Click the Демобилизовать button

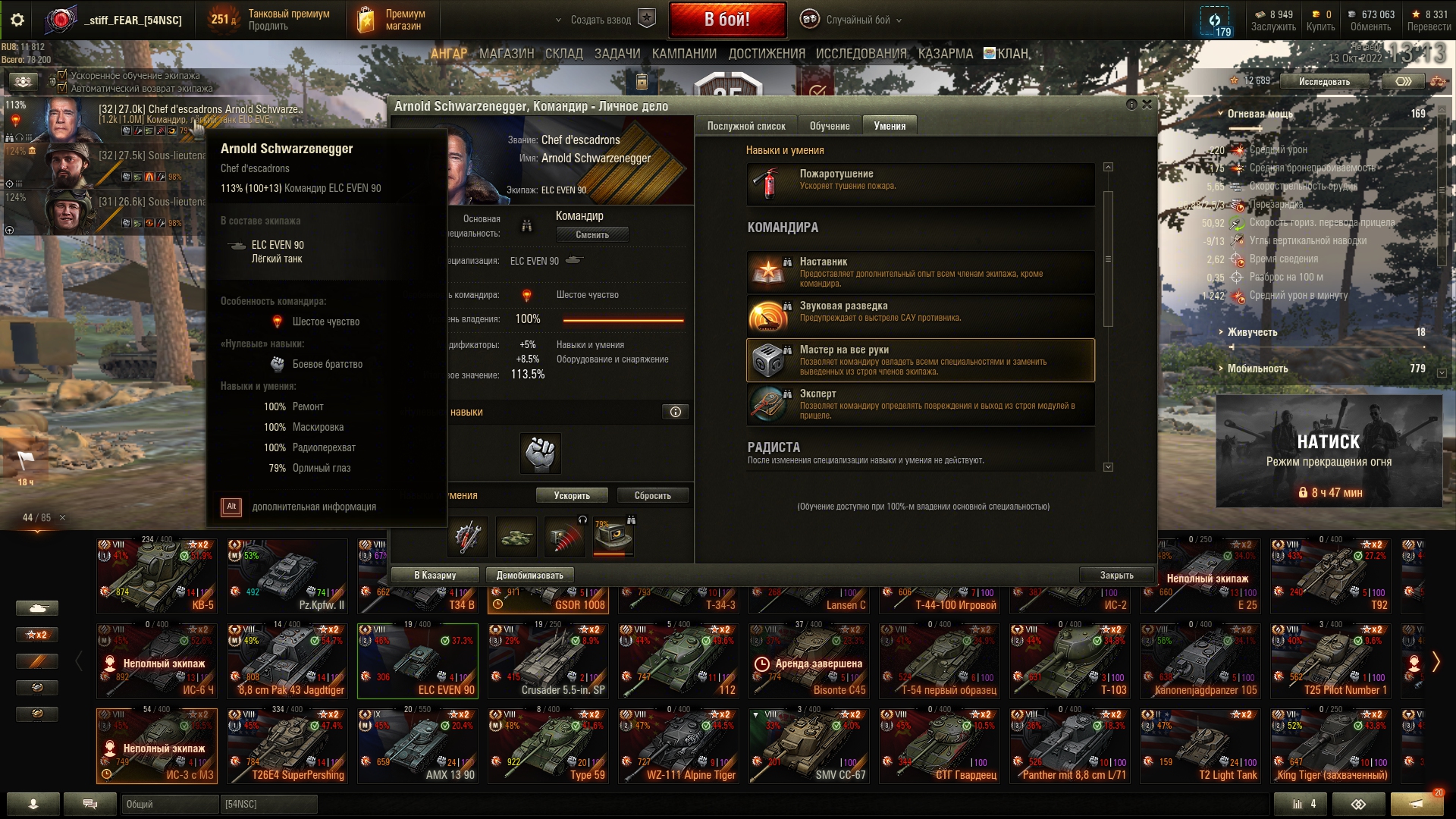(x=529, y=576)
